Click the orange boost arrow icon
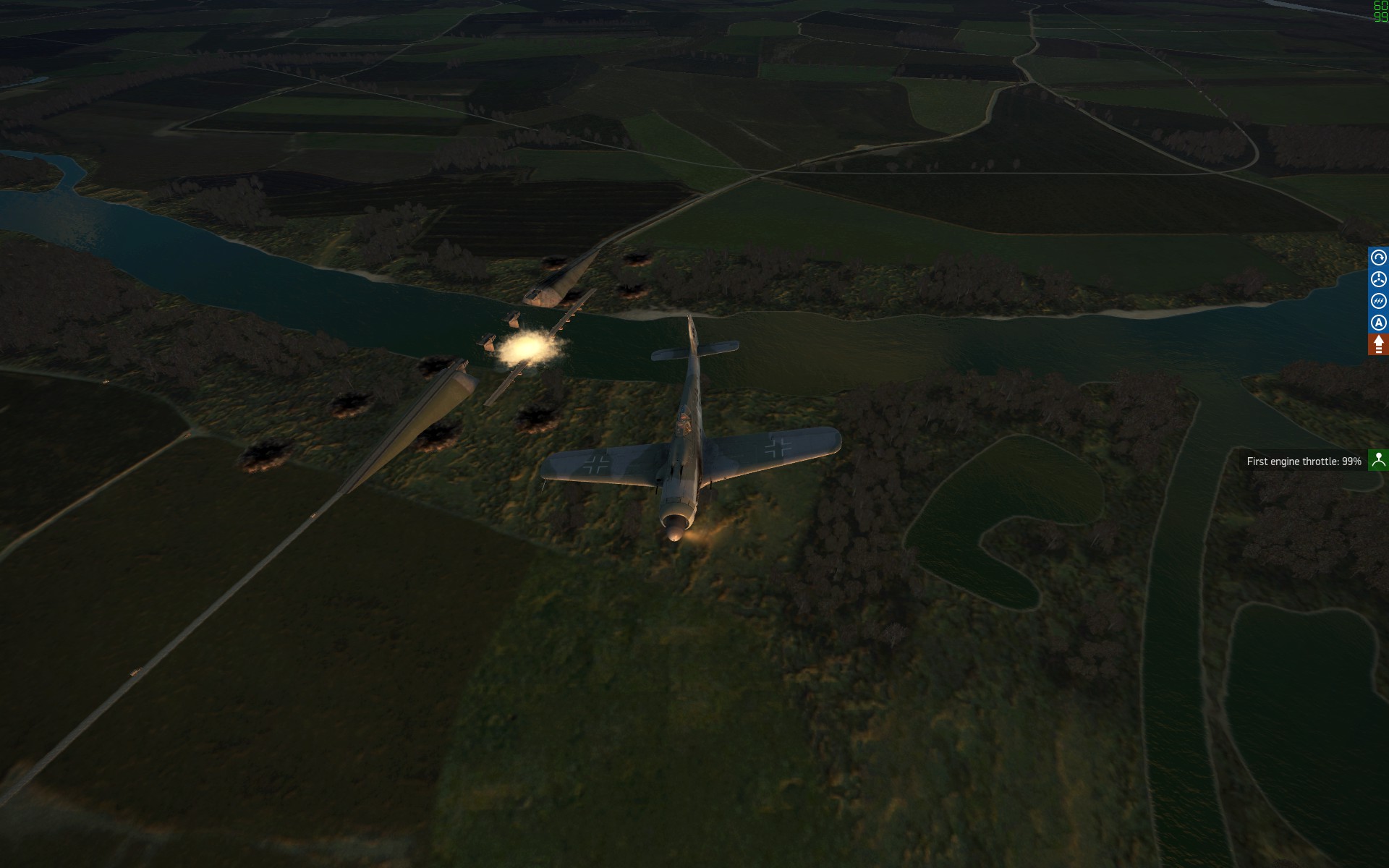Viewport: 1389px width, 868px height. 1378,344
